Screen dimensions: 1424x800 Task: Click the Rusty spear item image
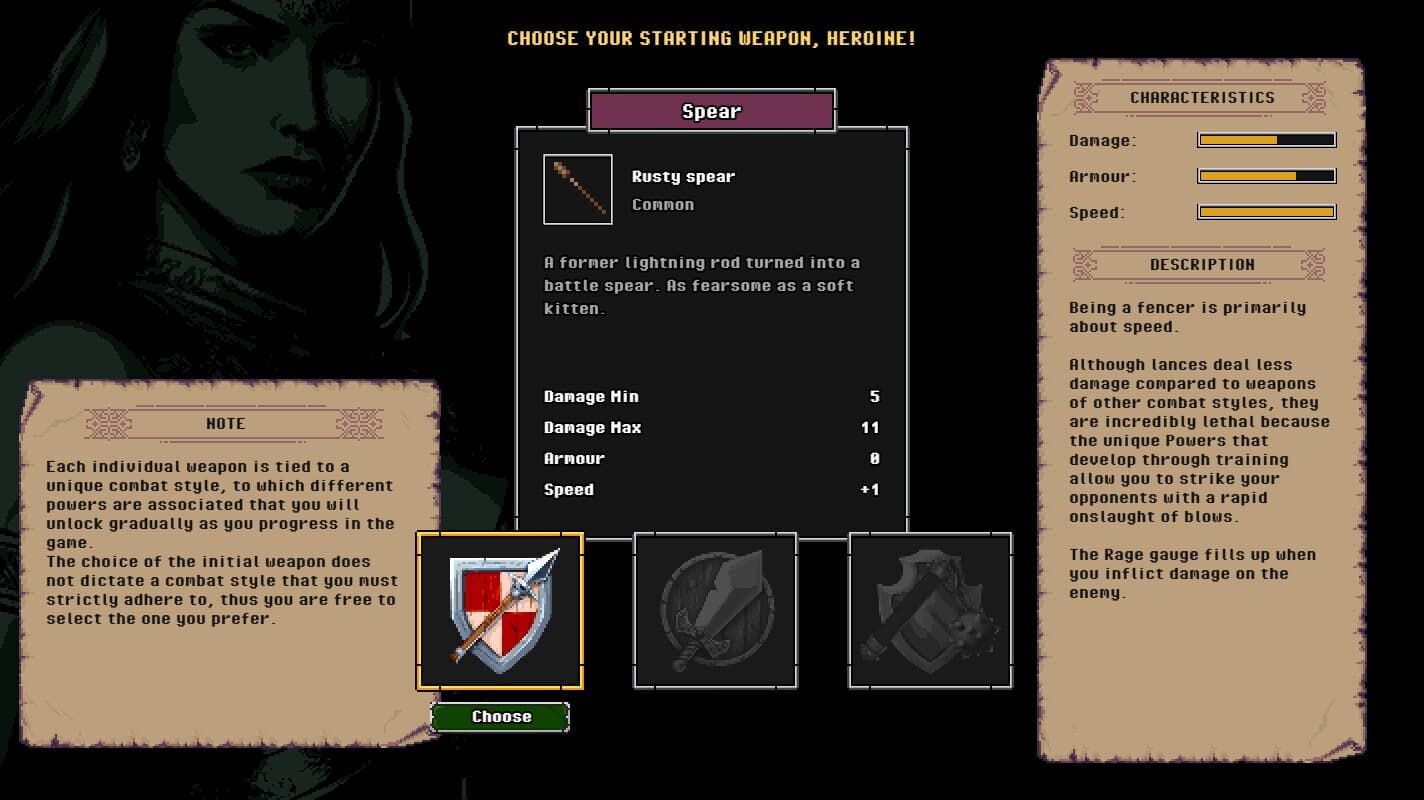pyautogui.click(x=578, y=189)
